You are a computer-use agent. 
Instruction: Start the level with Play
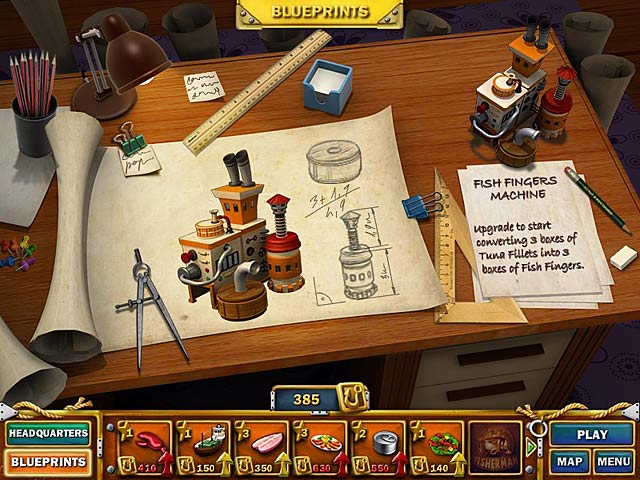pyautogui.click(x=592, y=434)
